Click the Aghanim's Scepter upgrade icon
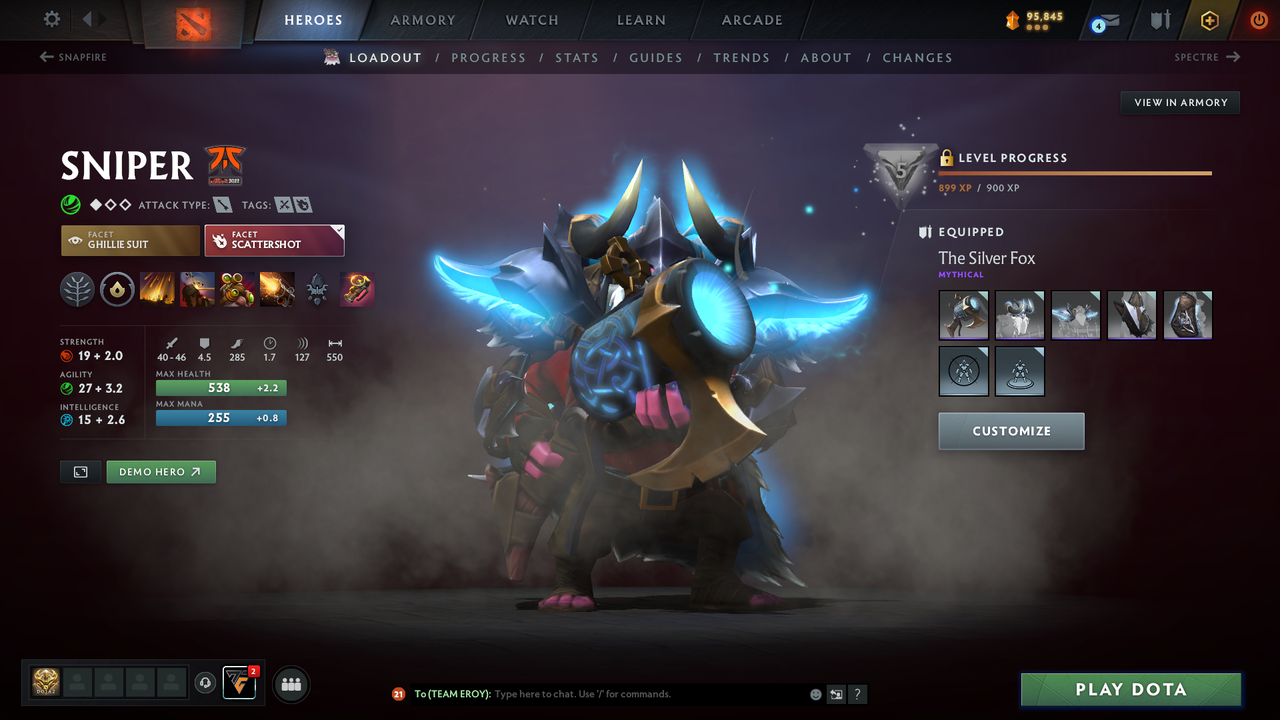Image resolution: width=1280 pixels, height=720 pixels. pyautogui.click(x=357, y=290)
